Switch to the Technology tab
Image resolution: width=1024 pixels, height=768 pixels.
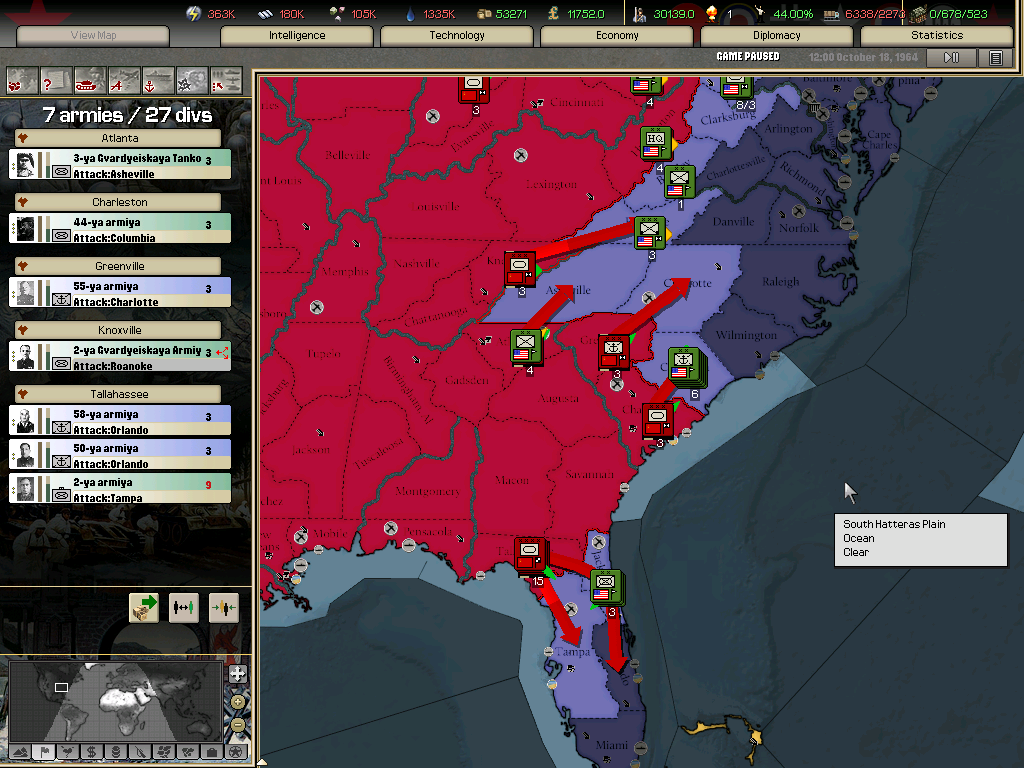coord(457,36)
